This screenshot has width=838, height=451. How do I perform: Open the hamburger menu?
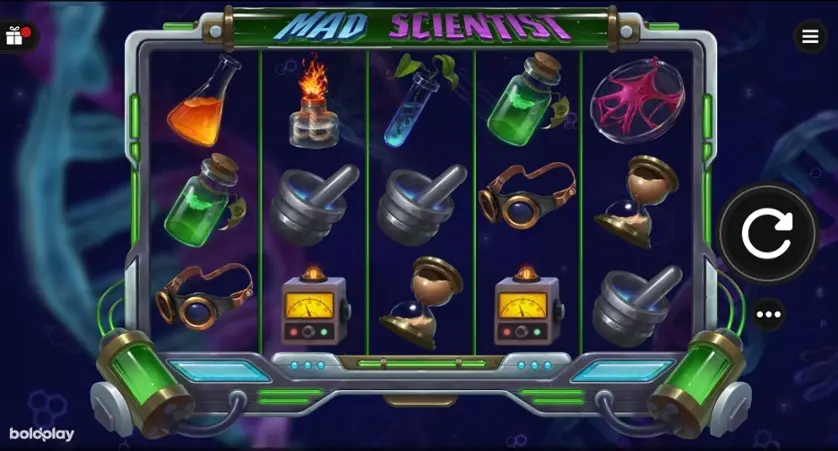[x=809, y=37]
